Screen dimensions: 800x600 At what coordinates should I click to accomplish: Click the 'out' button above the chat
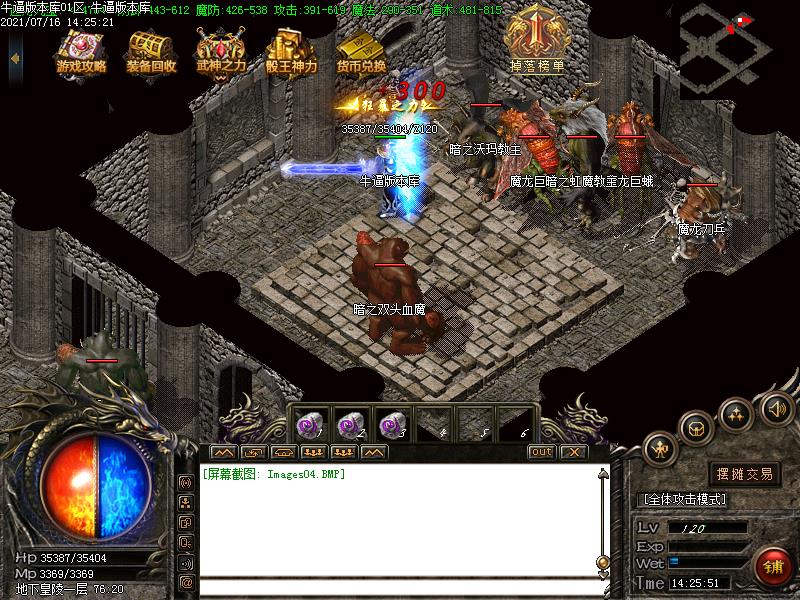pyautogui.click(x=541, y=452)
